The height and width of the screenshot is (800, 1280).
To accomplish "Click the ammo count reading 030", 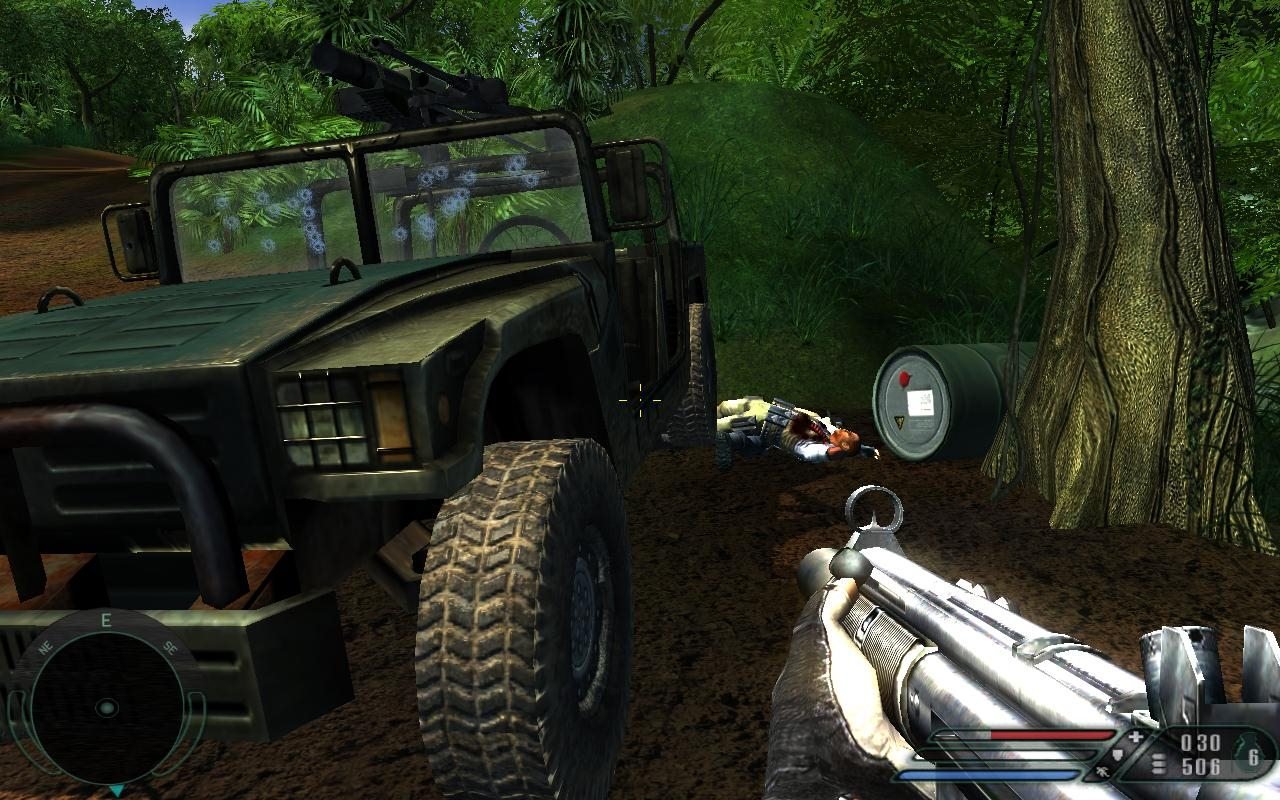I will coord(1201,742).
